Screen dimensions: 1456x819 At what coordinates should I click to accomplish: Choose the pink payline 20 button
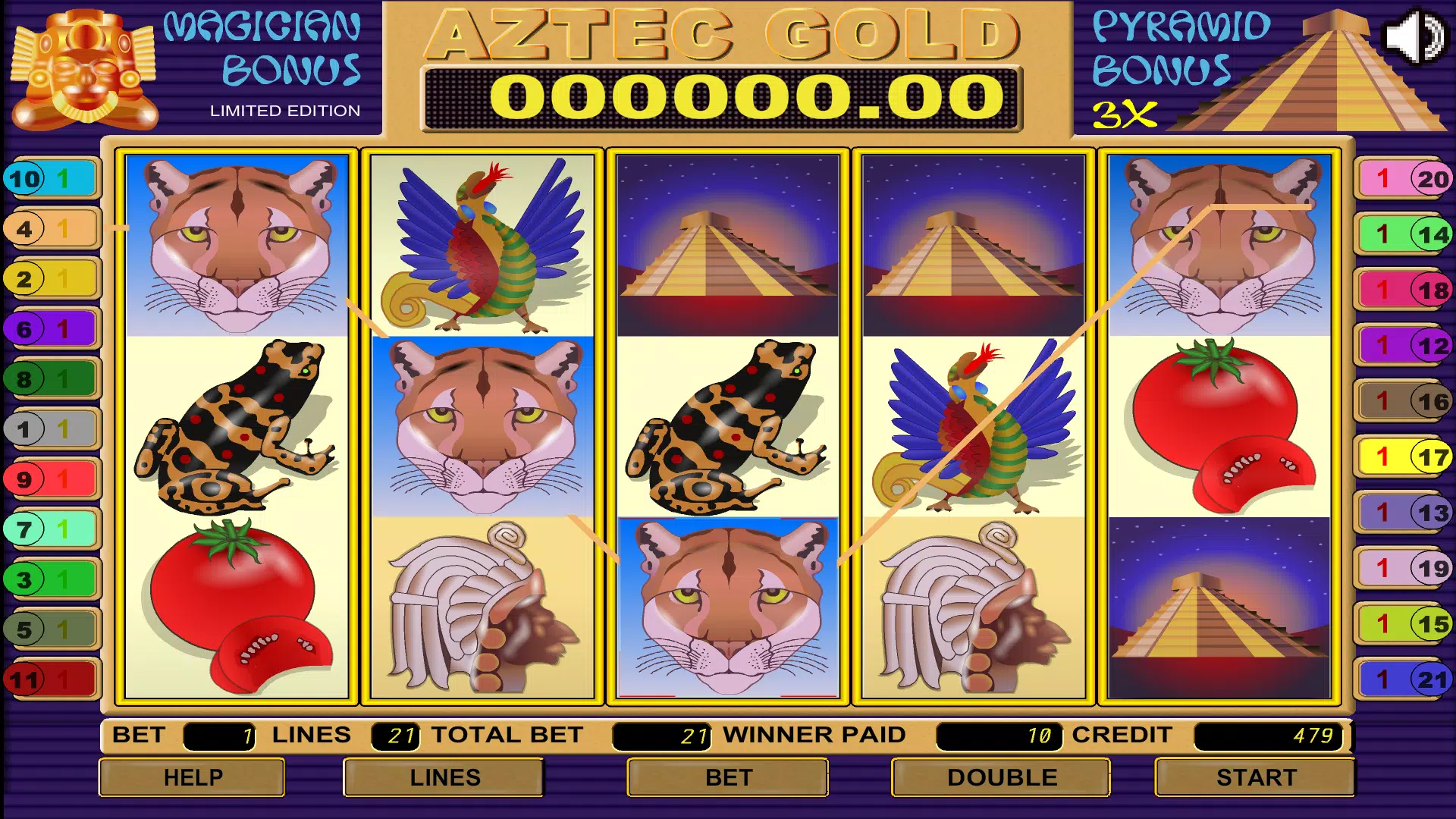pos(1404,179)
